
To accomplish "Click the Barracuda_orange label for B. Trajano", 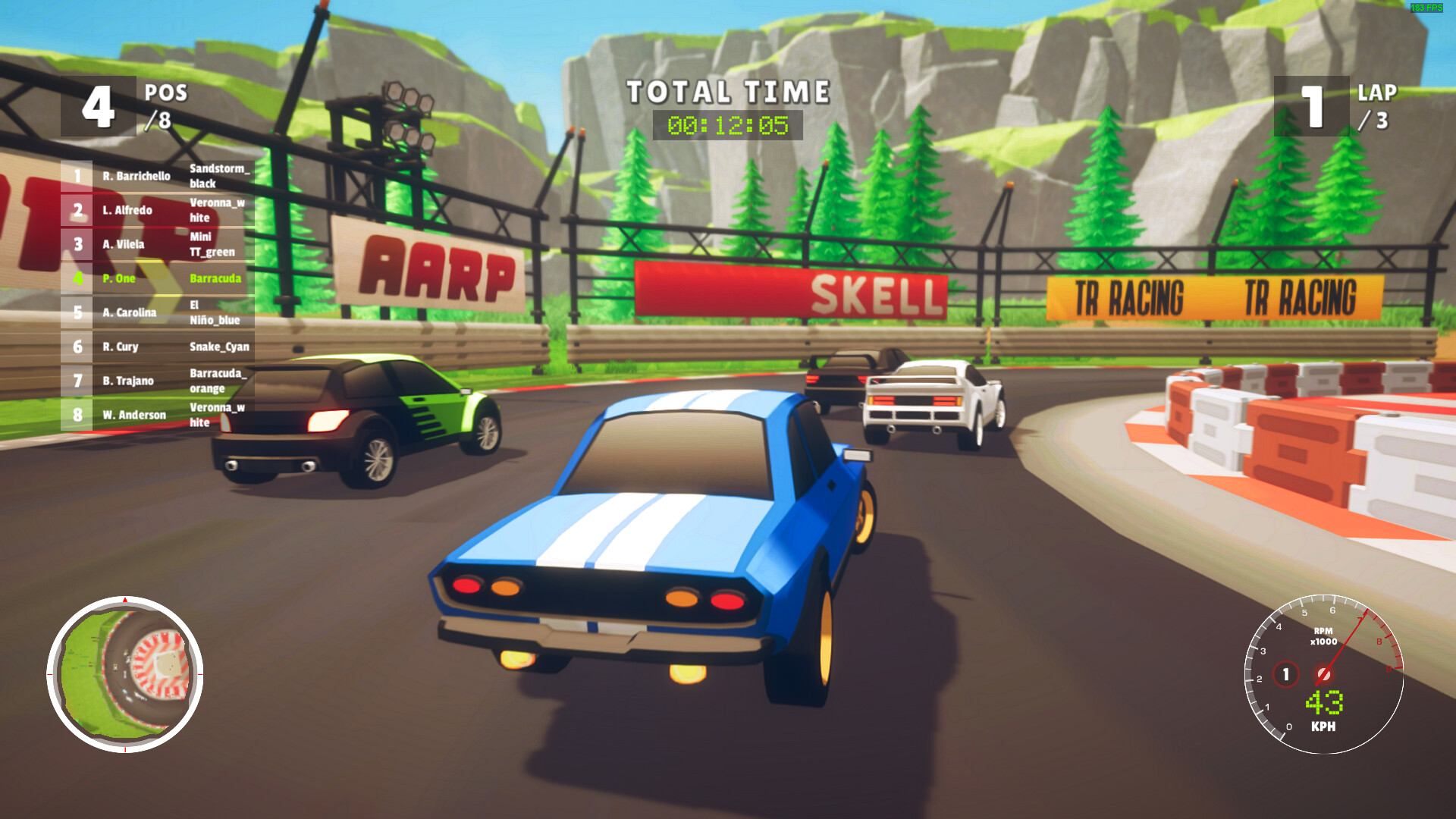I will point(220,381).
